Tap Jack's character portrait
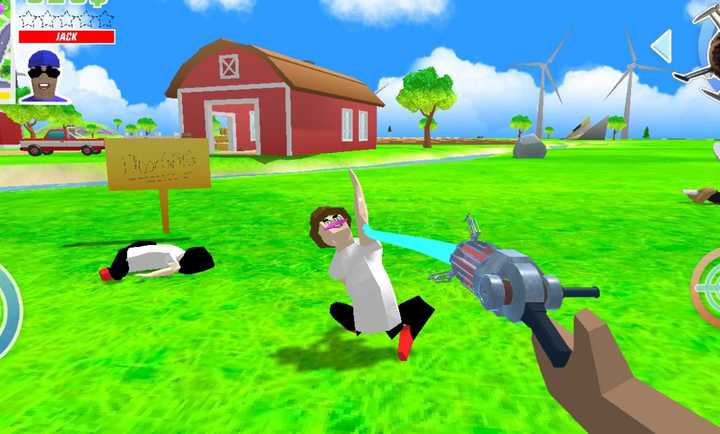Screen dimensions: 720x434 click(43, 75)
